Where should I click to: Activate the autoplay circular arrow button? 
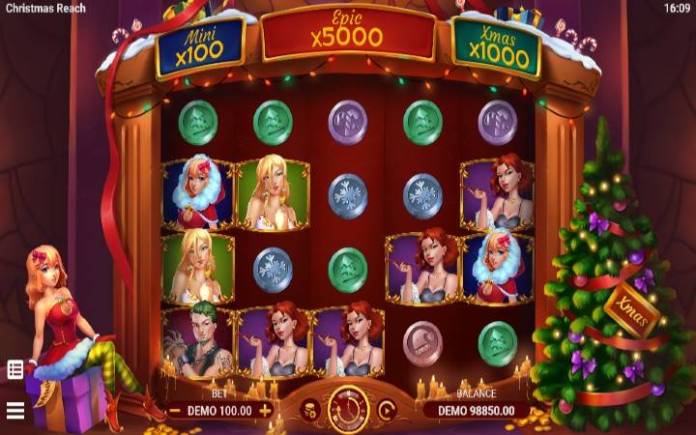point(386,409)
